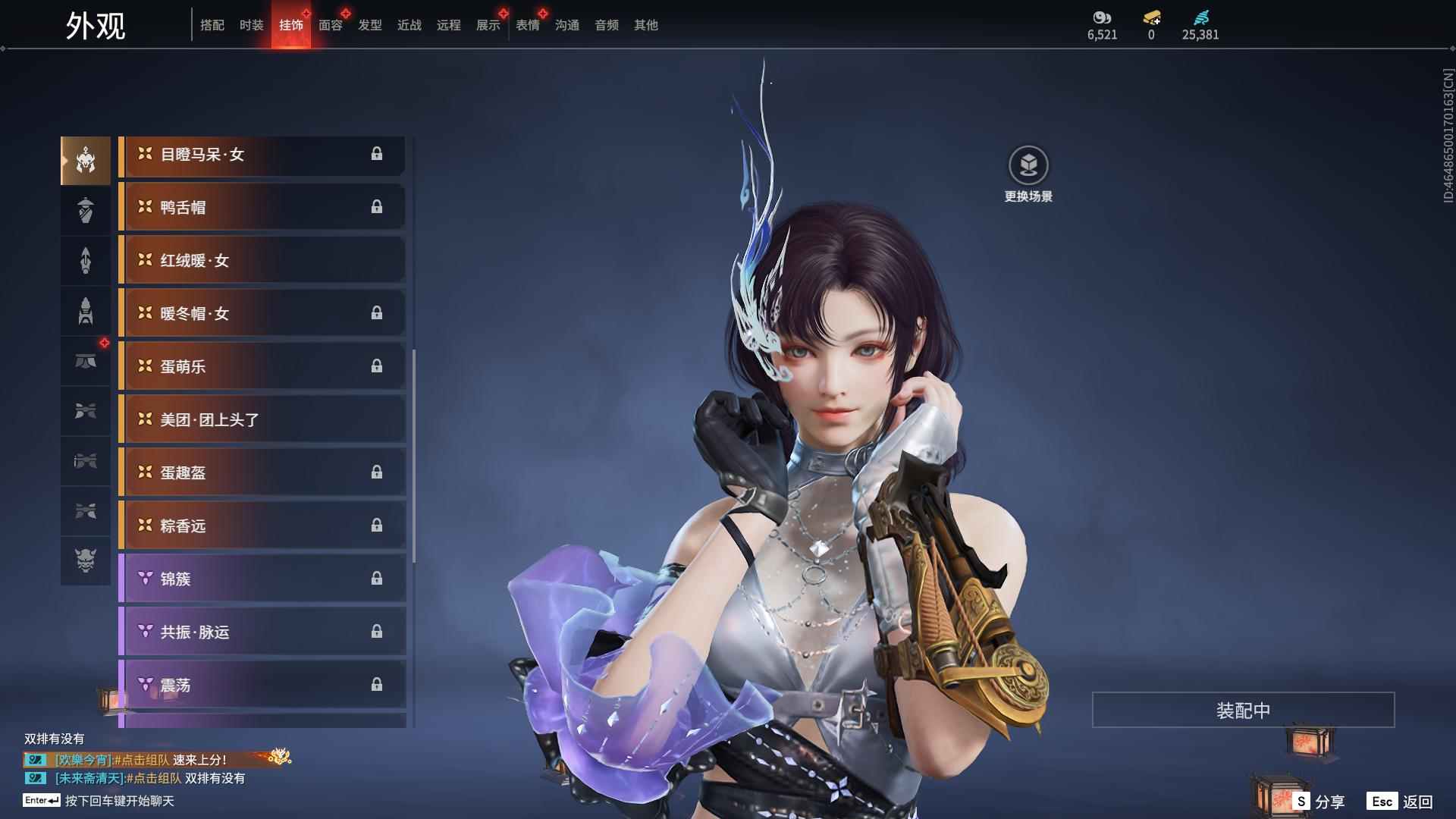
Task: Click the 装配中 equip button
Action: 1243,710
